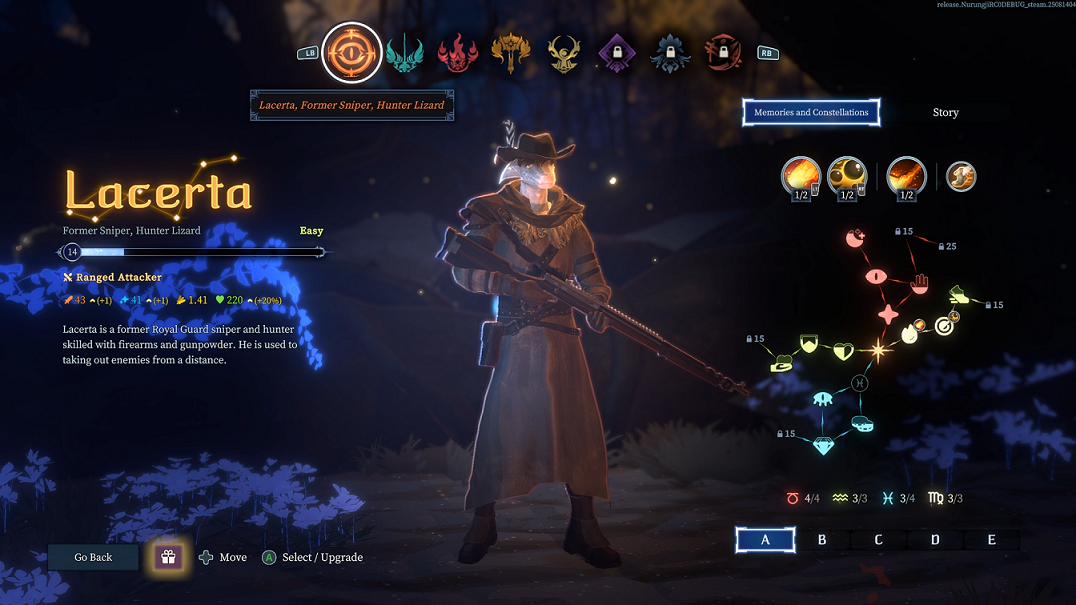Image resolution: width=1076 pixels, height=605 pixels.
Task: Pick the golden hammer character emblem
Action: [x=510, y=53]
